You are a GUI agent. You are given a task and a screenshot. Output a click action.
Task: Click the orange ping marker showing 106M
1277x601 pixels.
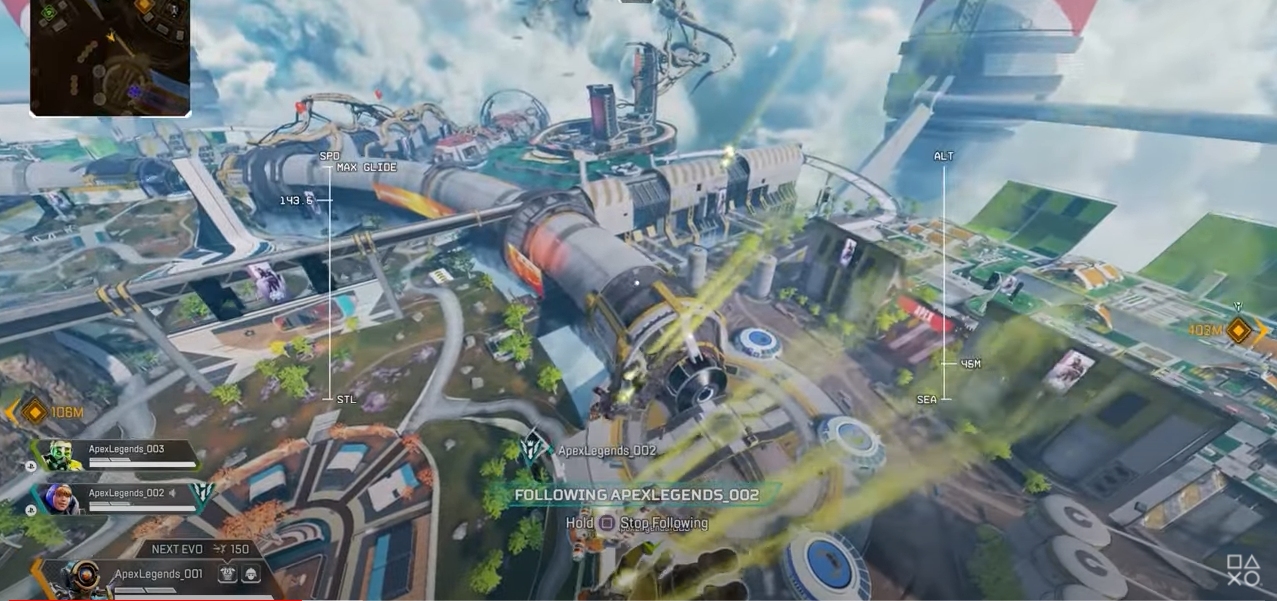[35, 411]
